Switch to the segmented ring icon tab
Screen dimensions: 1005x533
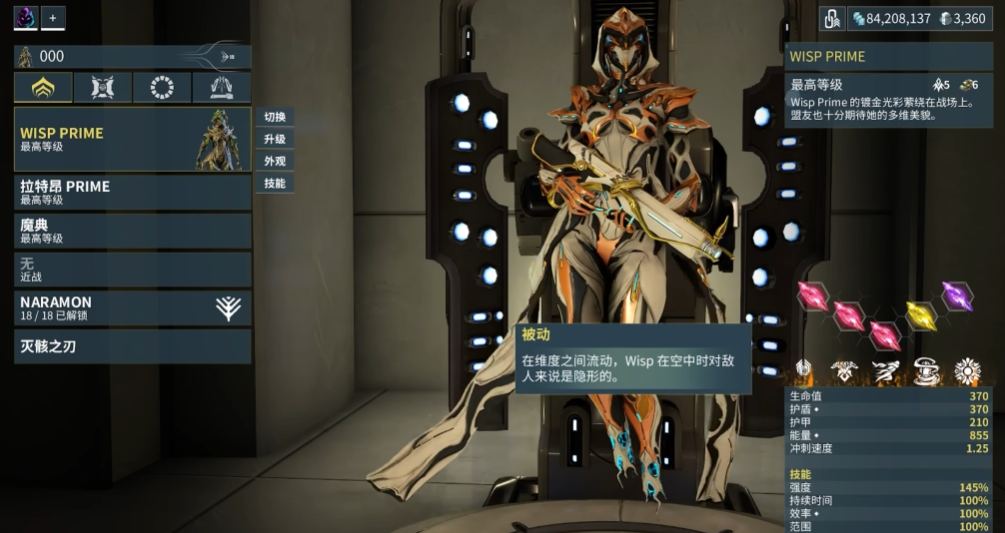click(162, 88)
